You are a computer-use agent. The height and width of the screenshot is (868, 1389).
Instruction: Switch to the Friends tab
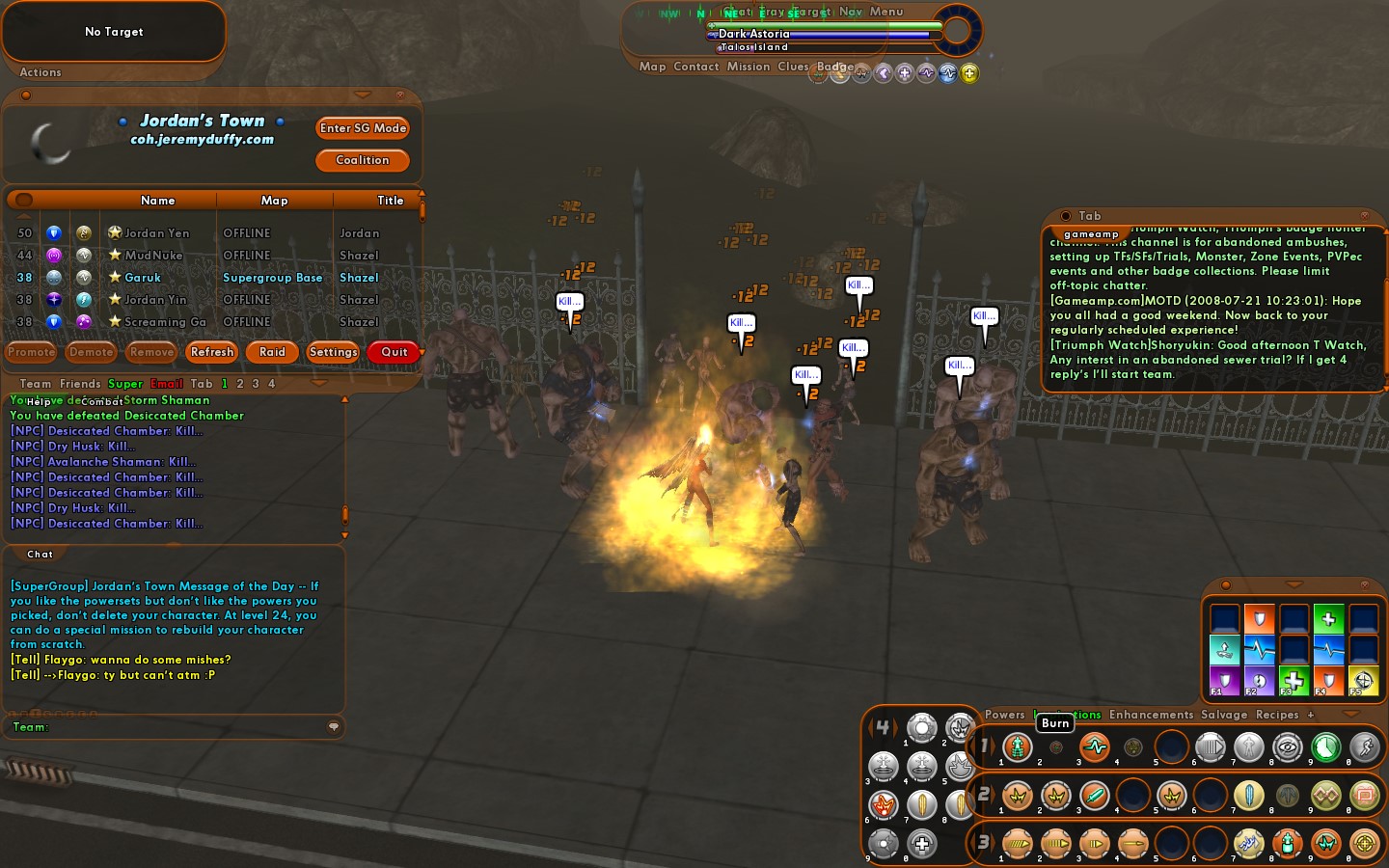(80, 384)
